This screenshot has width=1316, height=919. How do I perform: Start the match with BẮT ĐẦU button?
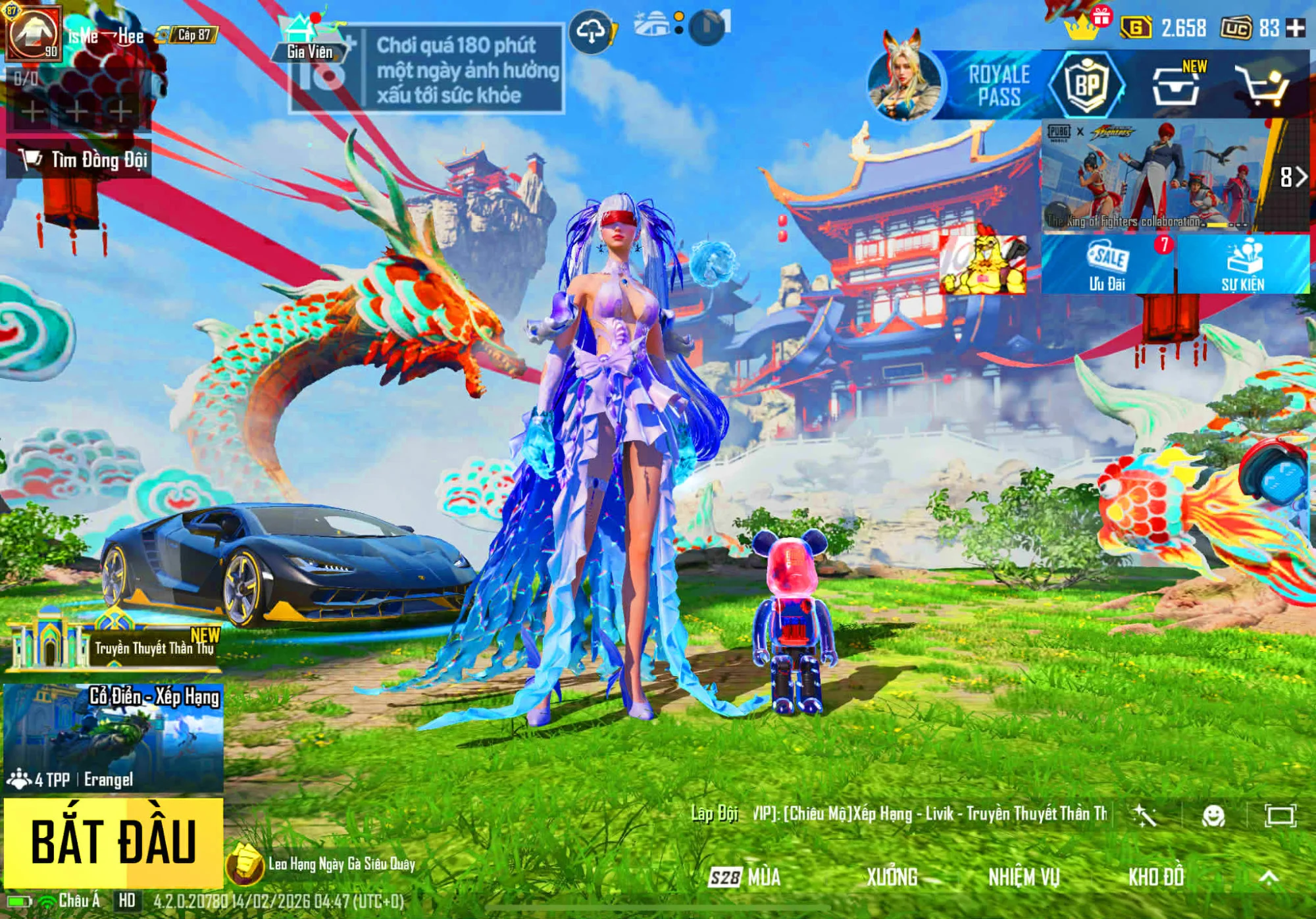pos(113,842)
